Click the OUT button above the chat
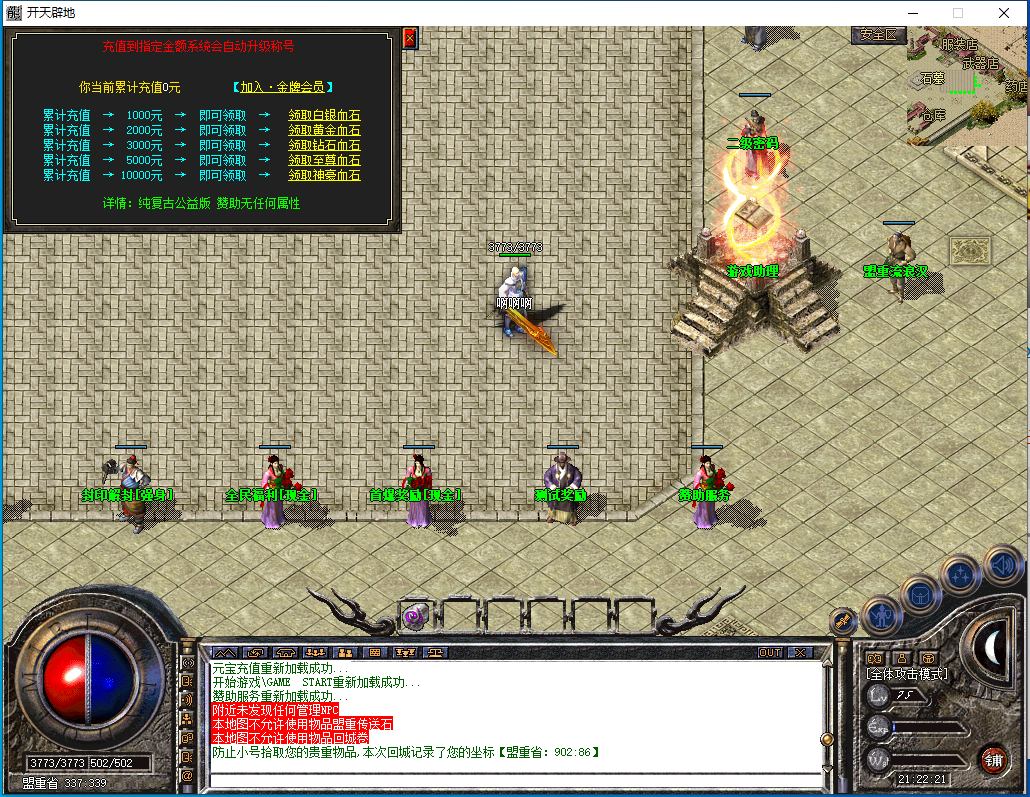 pos(770,652)
